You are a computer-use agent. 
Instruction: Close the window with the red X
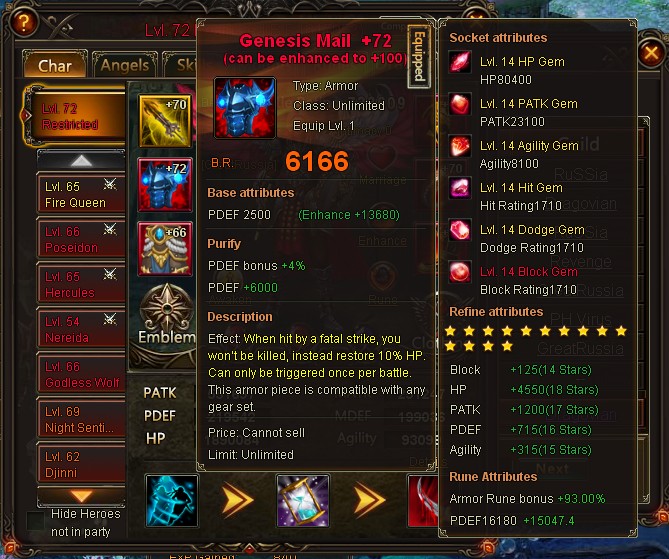[x=650, y=52]
